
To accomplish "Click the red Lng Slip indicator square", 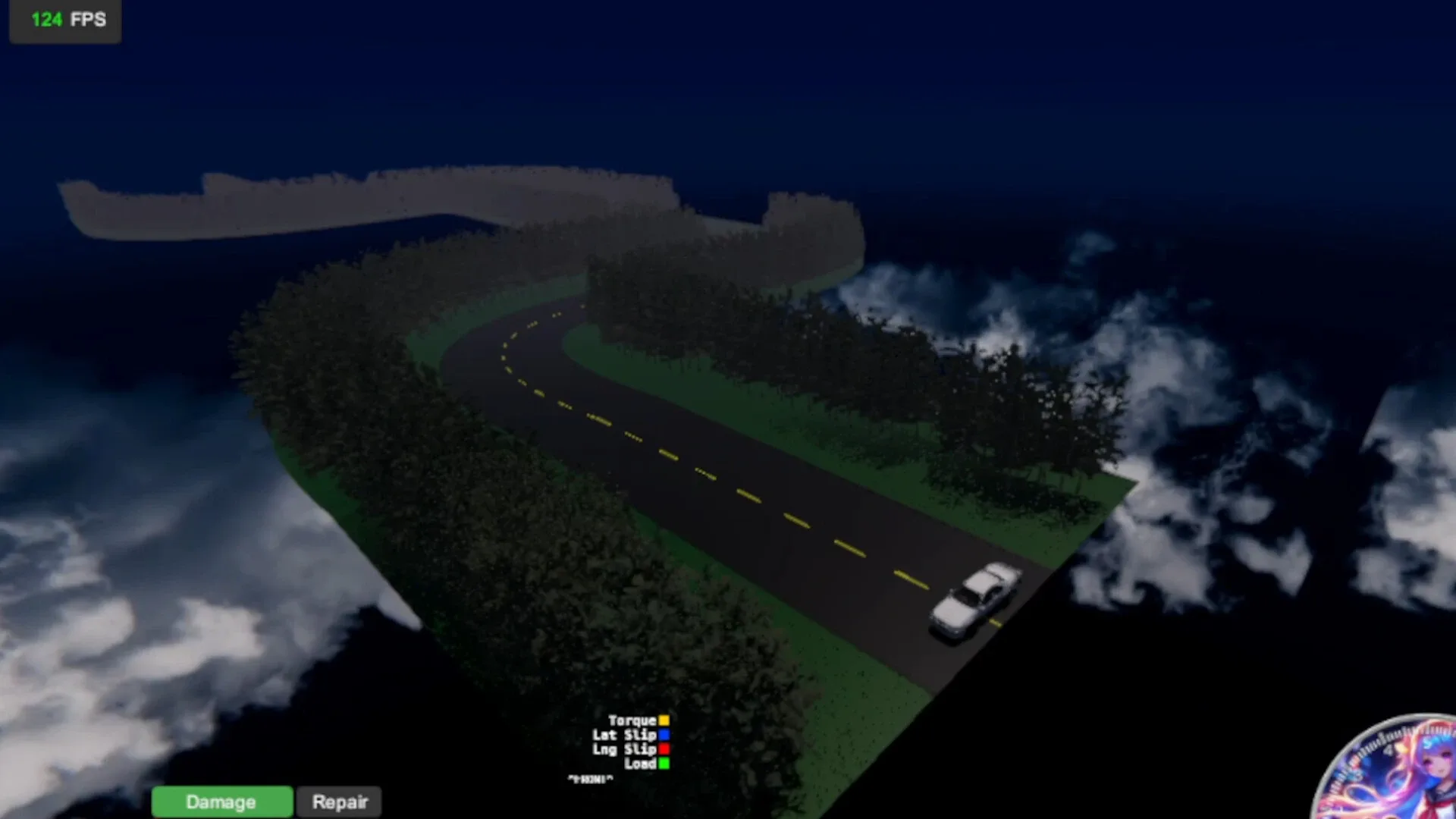I will (x=664, y=749).
